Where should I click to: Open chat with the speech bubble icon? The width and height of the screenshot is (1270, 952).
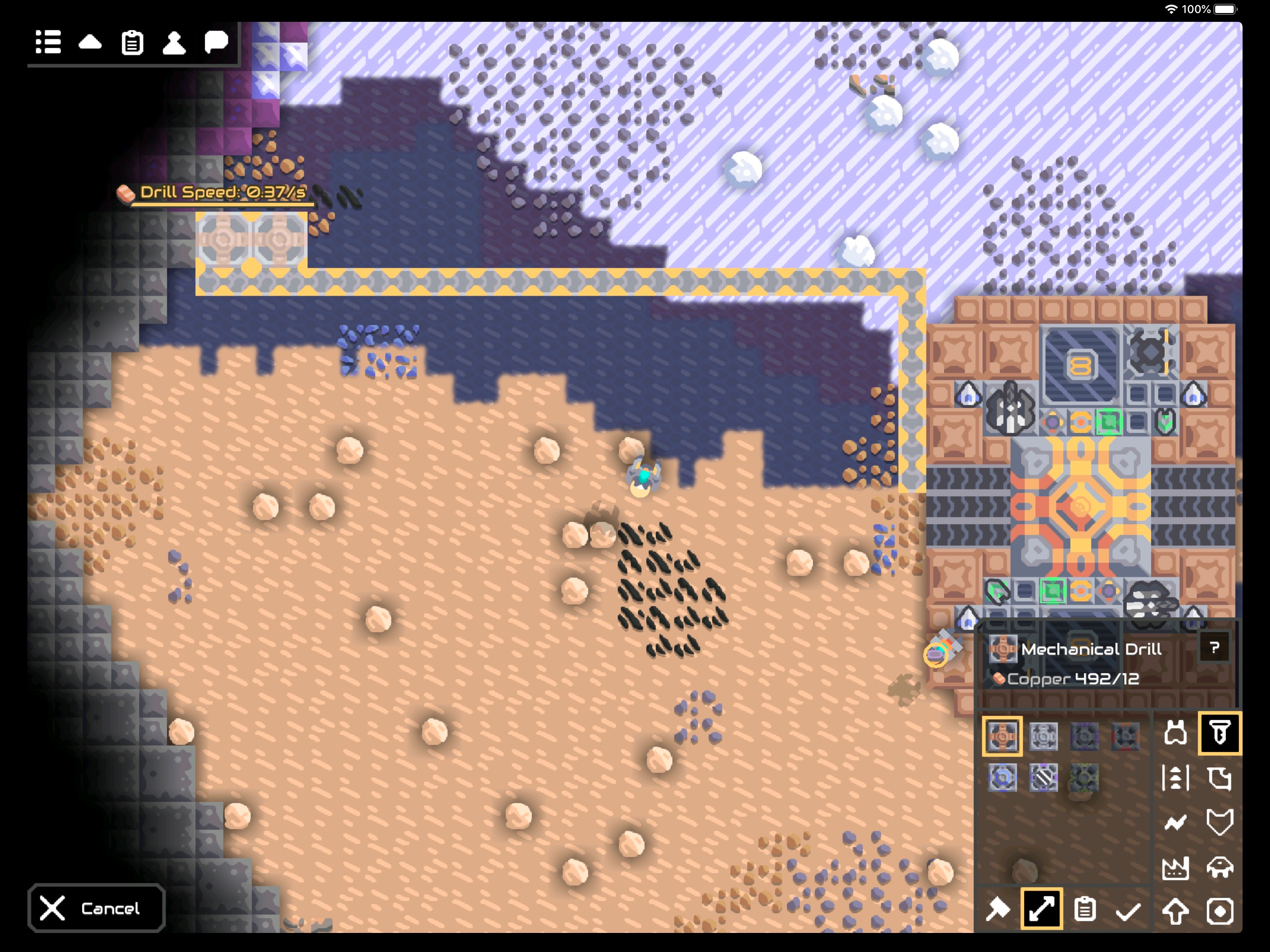coord(216,42)
